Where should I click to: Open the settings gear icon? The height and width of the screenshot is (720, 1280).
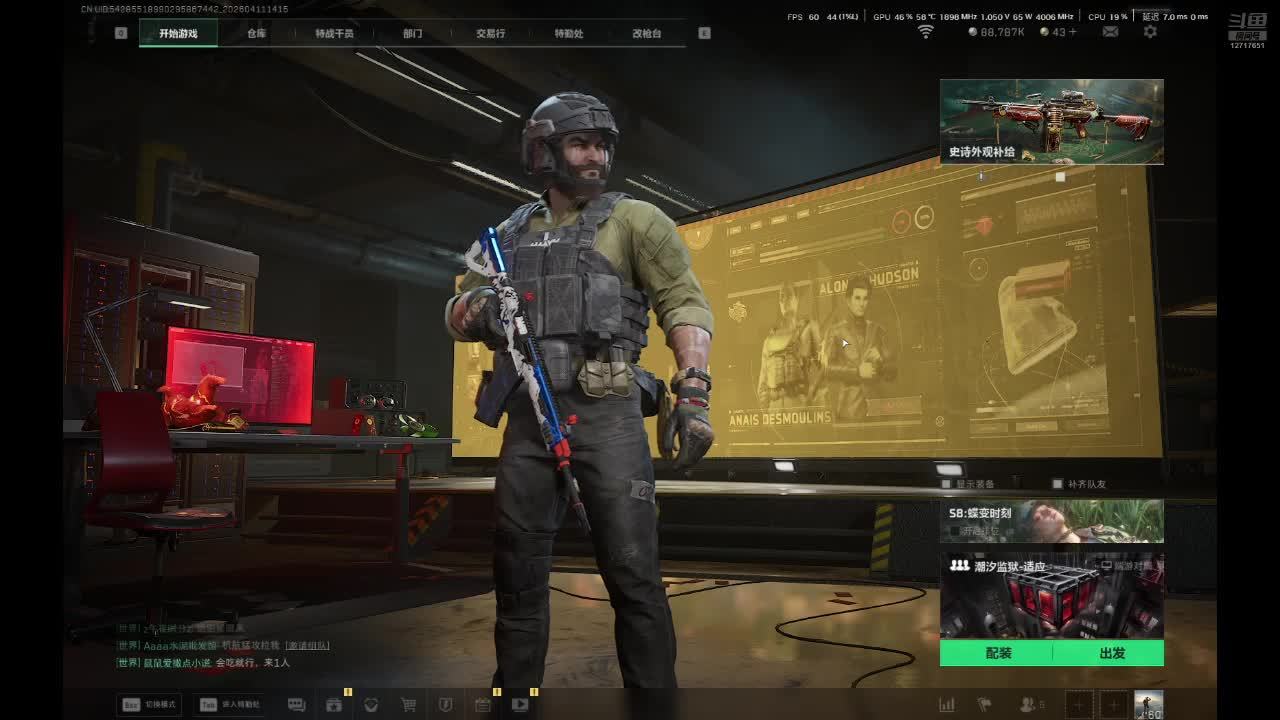tap(1150, 32)
